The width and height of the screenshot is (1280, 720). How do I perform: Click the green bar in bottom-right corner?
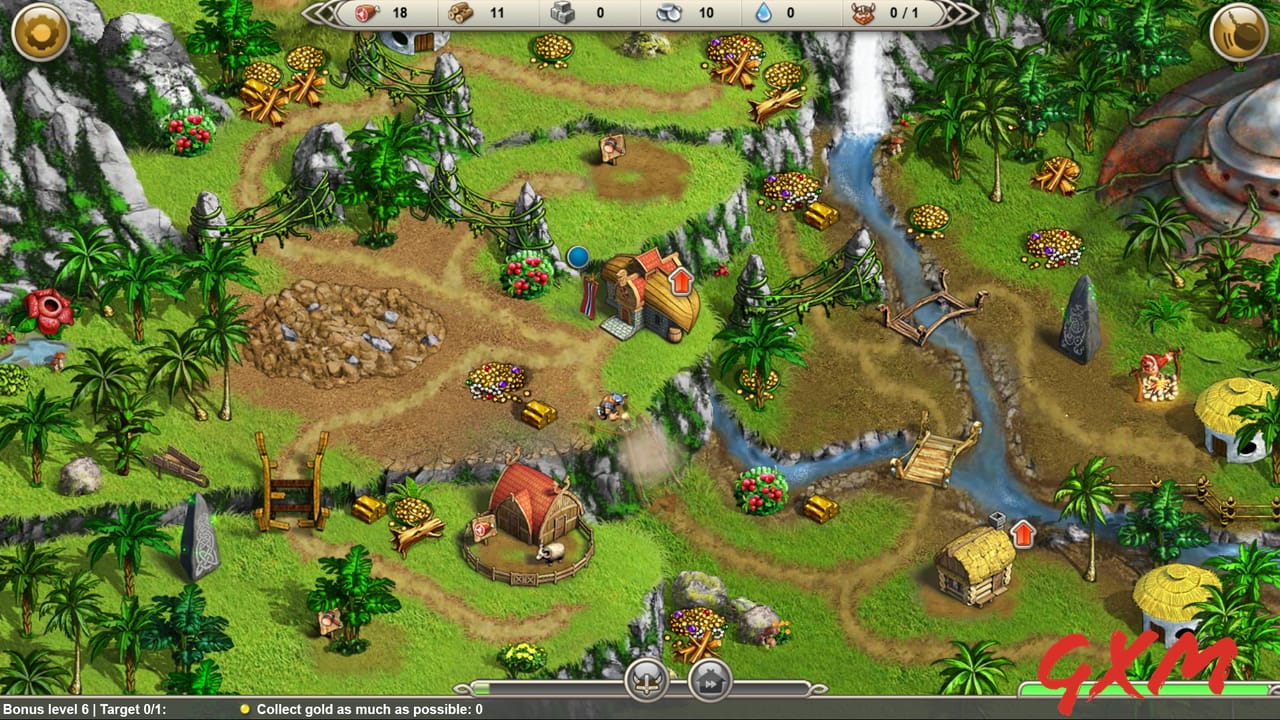coord(1148,688)
